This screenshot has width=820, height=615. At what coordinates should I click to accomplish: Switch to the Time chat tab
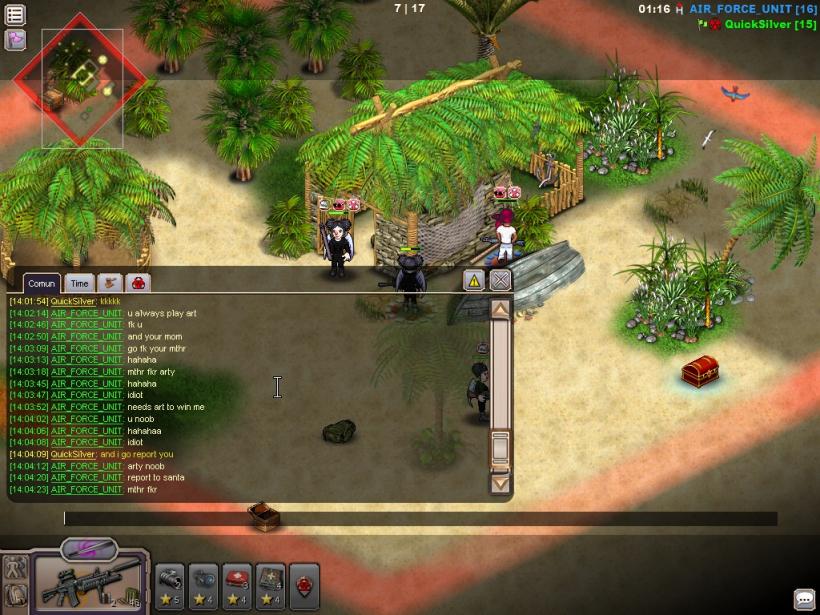pyautogui.click(x=79, y=284)
